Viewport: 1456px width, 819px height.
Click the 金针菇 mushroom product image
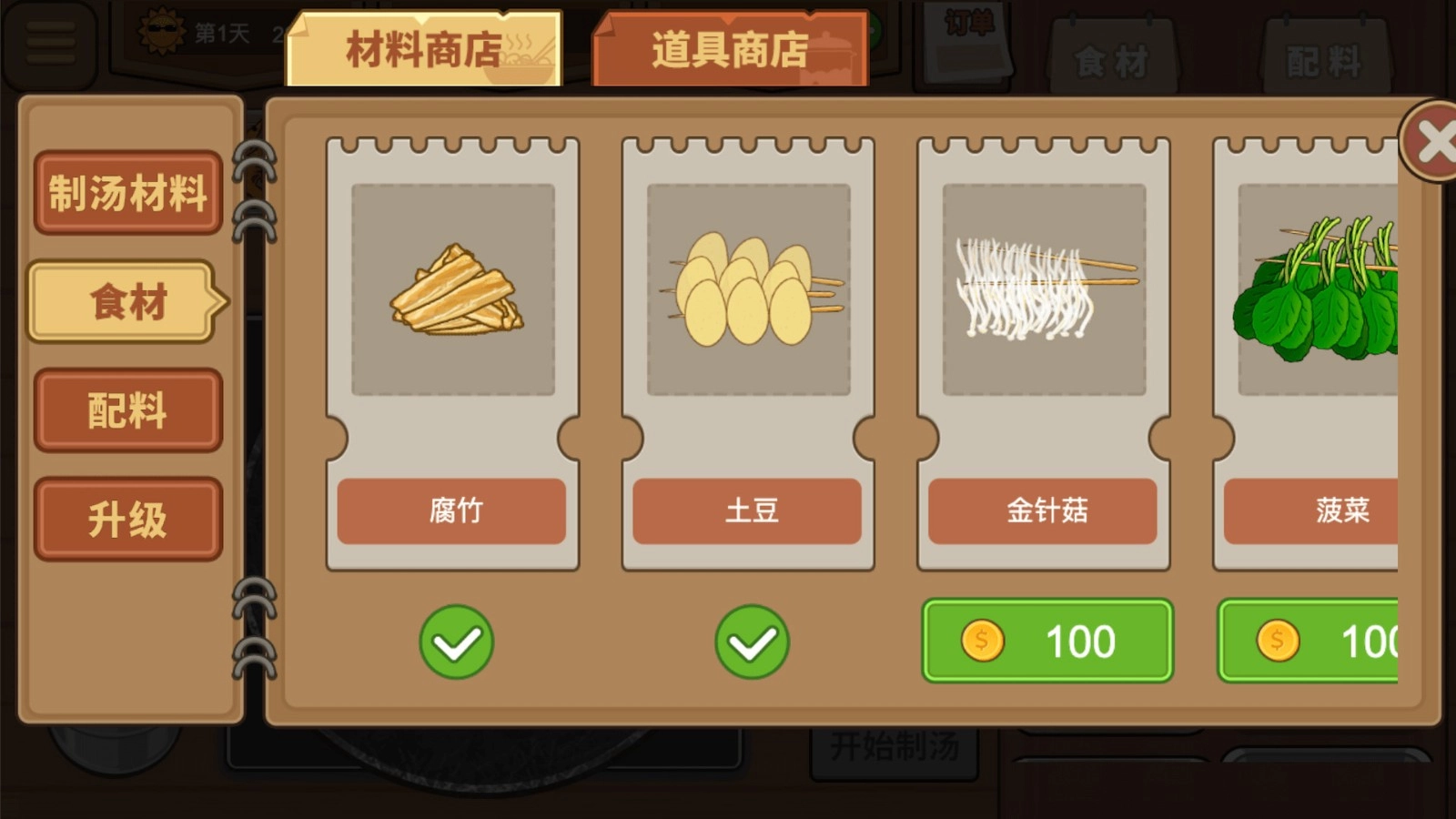coord(1045,291)
